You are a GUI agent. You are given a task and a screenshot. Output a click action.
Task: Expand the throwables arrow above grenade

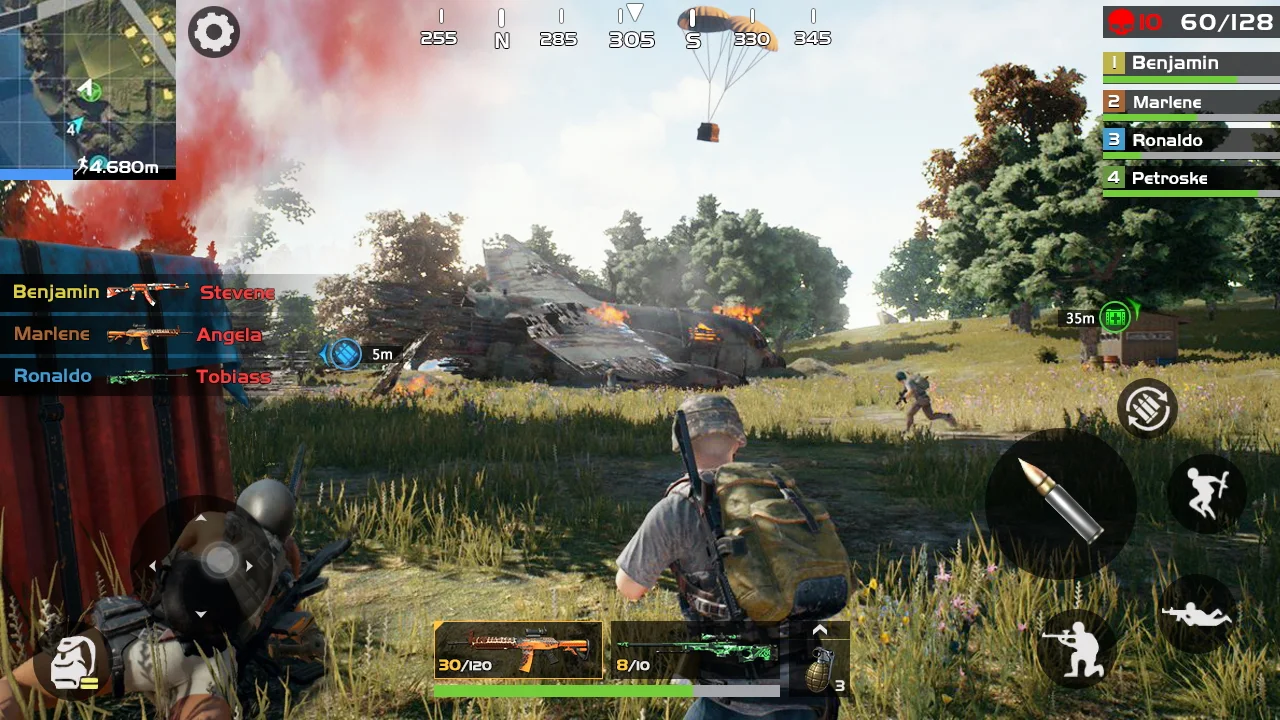(820, 630)
